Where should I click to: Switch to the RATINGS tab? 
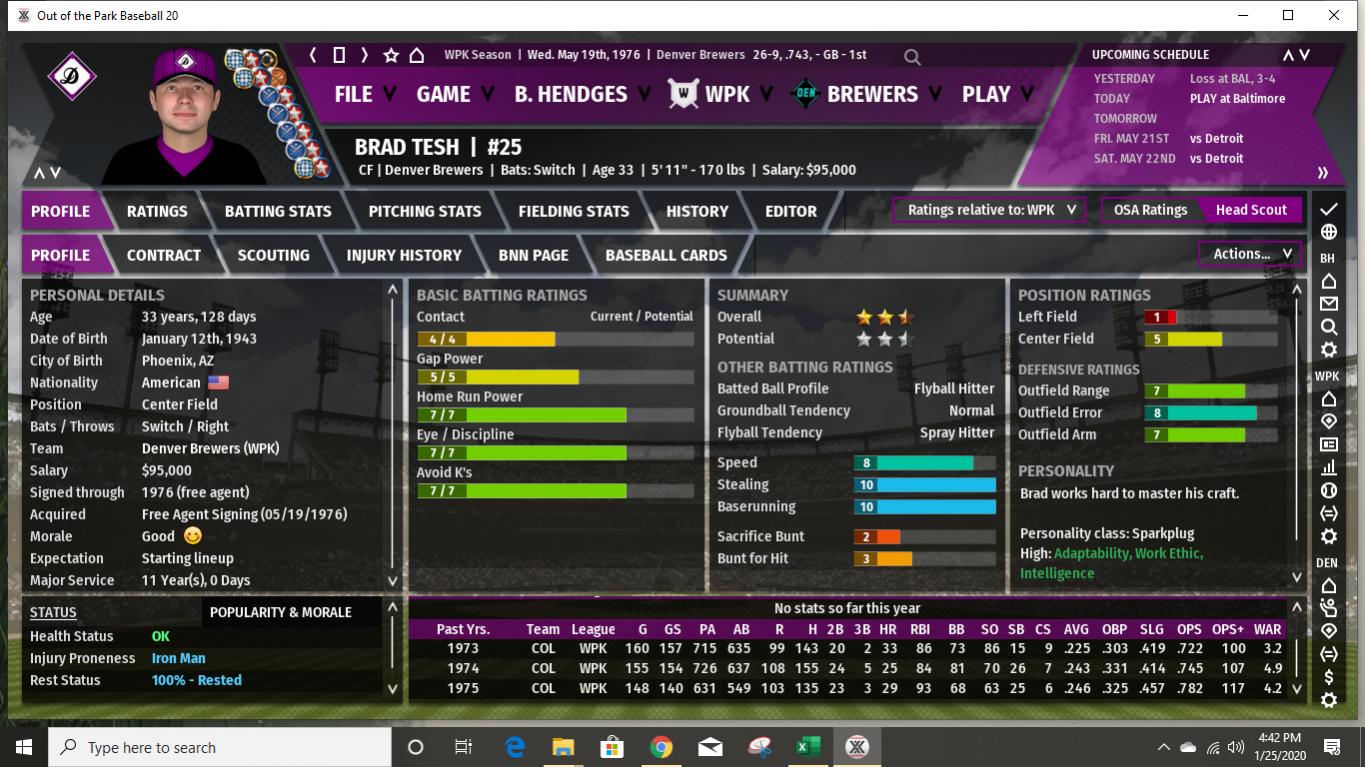159,211
